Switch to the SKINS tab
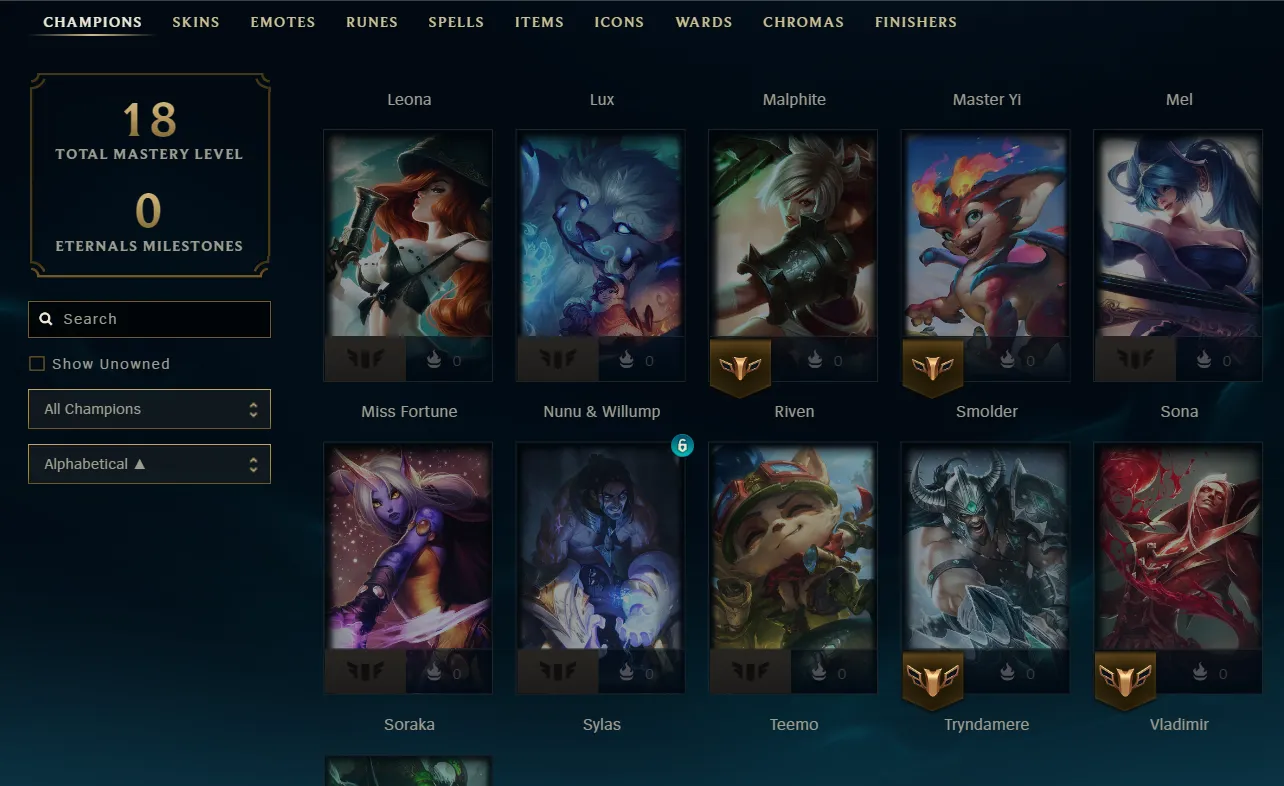The width and height of the screenshot is (1284, 786). (x=196, y=21)
